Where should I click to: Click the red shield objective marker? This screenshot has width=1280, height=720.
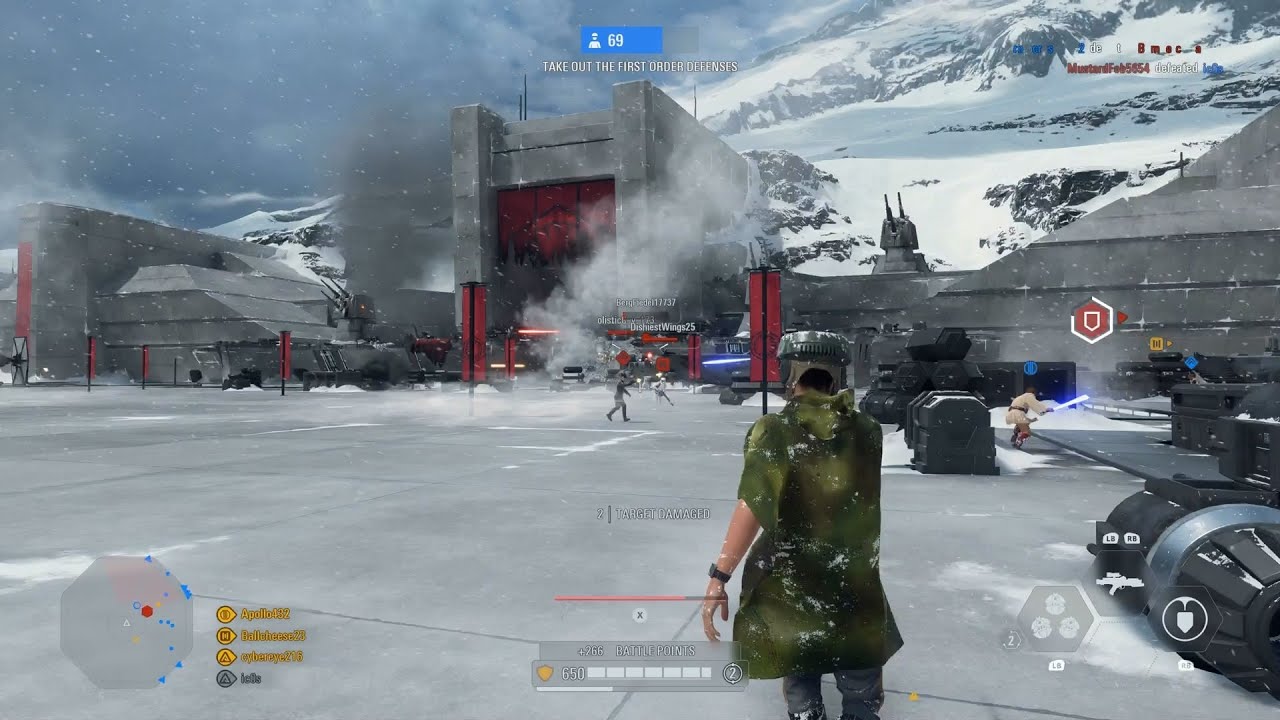pyautogui.click(x=1090, y=321)
